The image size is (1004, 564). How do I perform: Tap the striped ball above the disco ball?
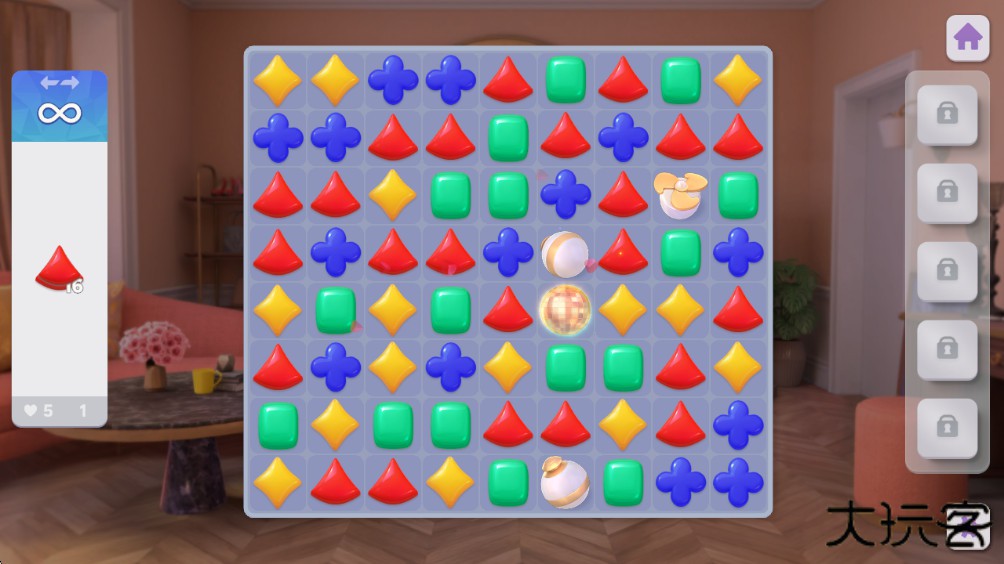click(565, 253)
